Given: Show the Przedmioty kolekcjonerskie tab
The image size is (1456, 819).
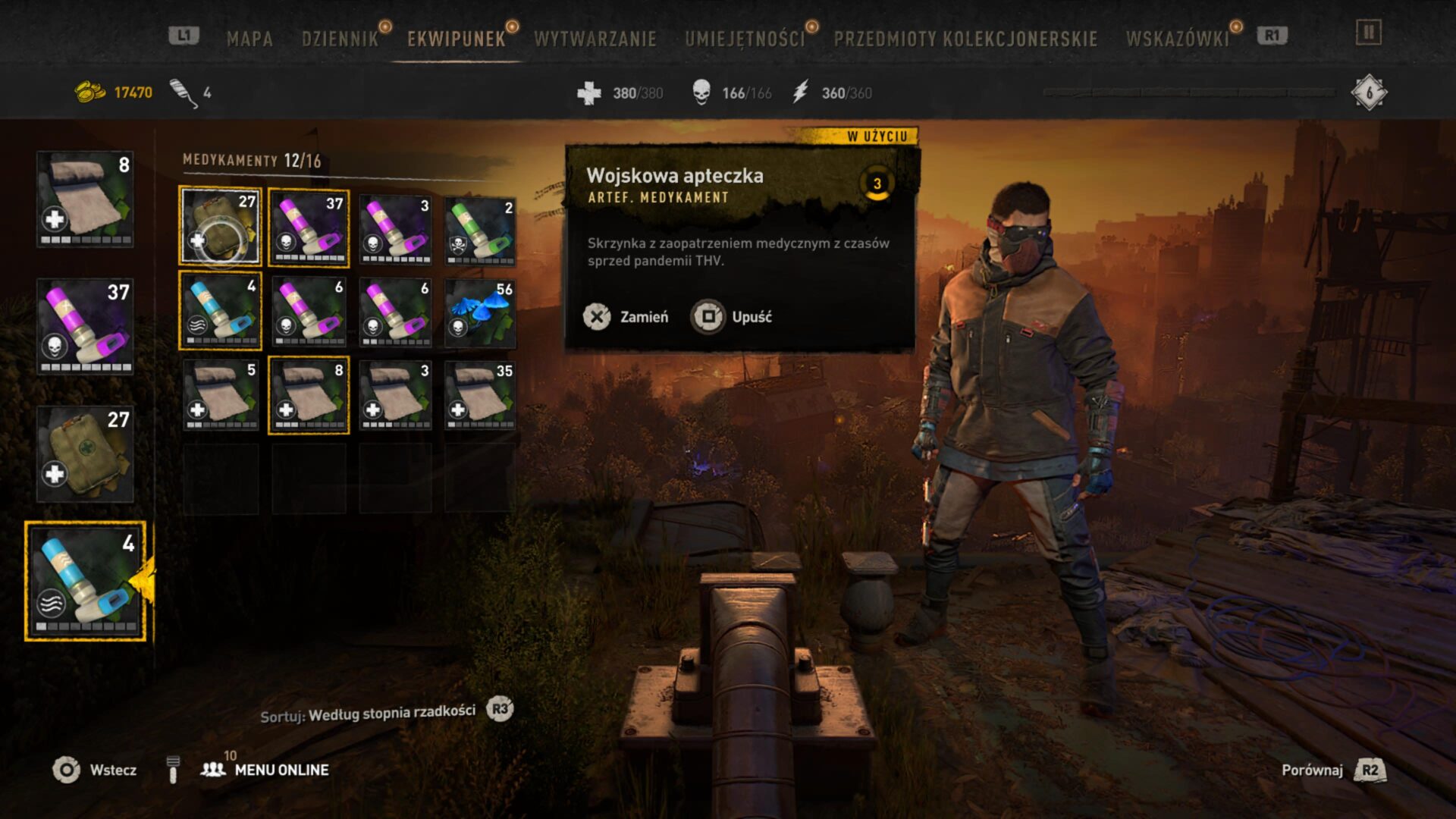Looking at the screenshot, I should pyautogui.click(x=965, y=39).
